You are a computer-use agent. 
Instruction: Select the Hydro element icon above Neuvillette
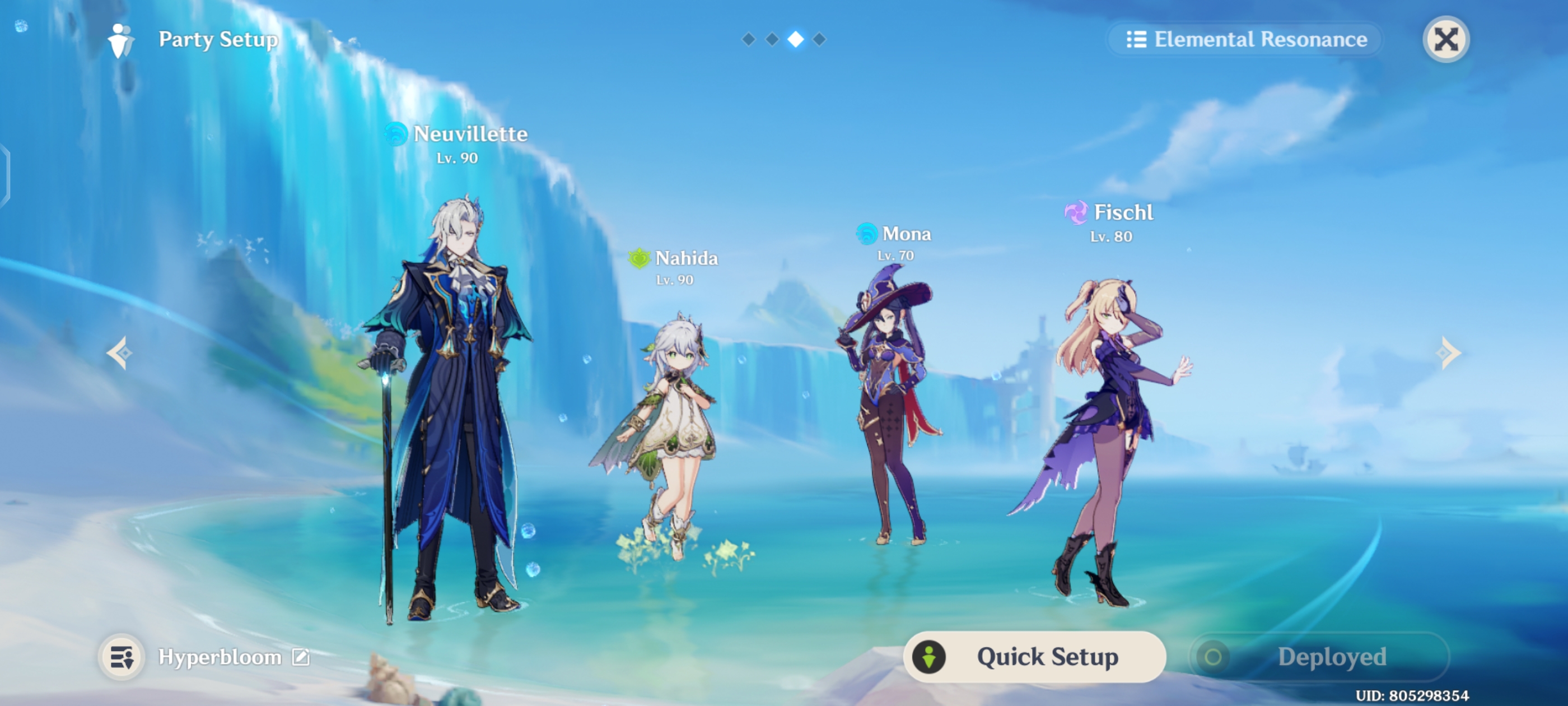(396, 134)
